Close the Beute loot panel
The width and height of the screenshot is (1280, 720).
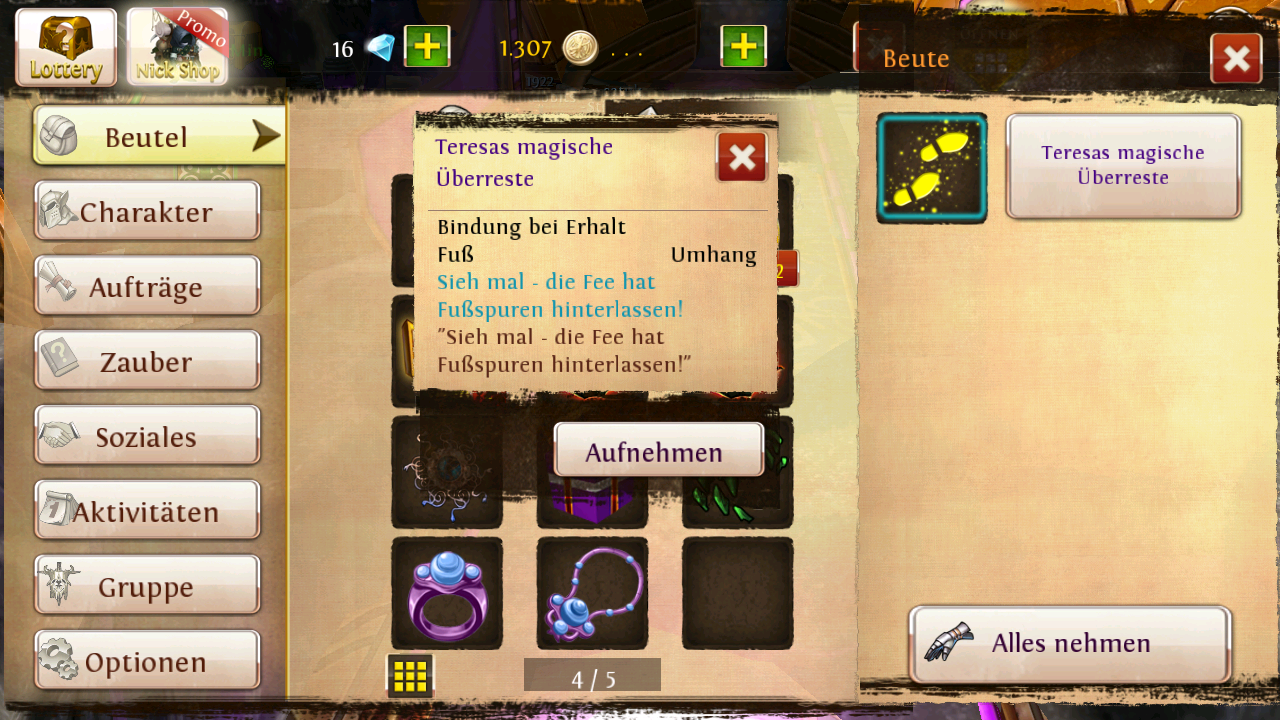1236,59
